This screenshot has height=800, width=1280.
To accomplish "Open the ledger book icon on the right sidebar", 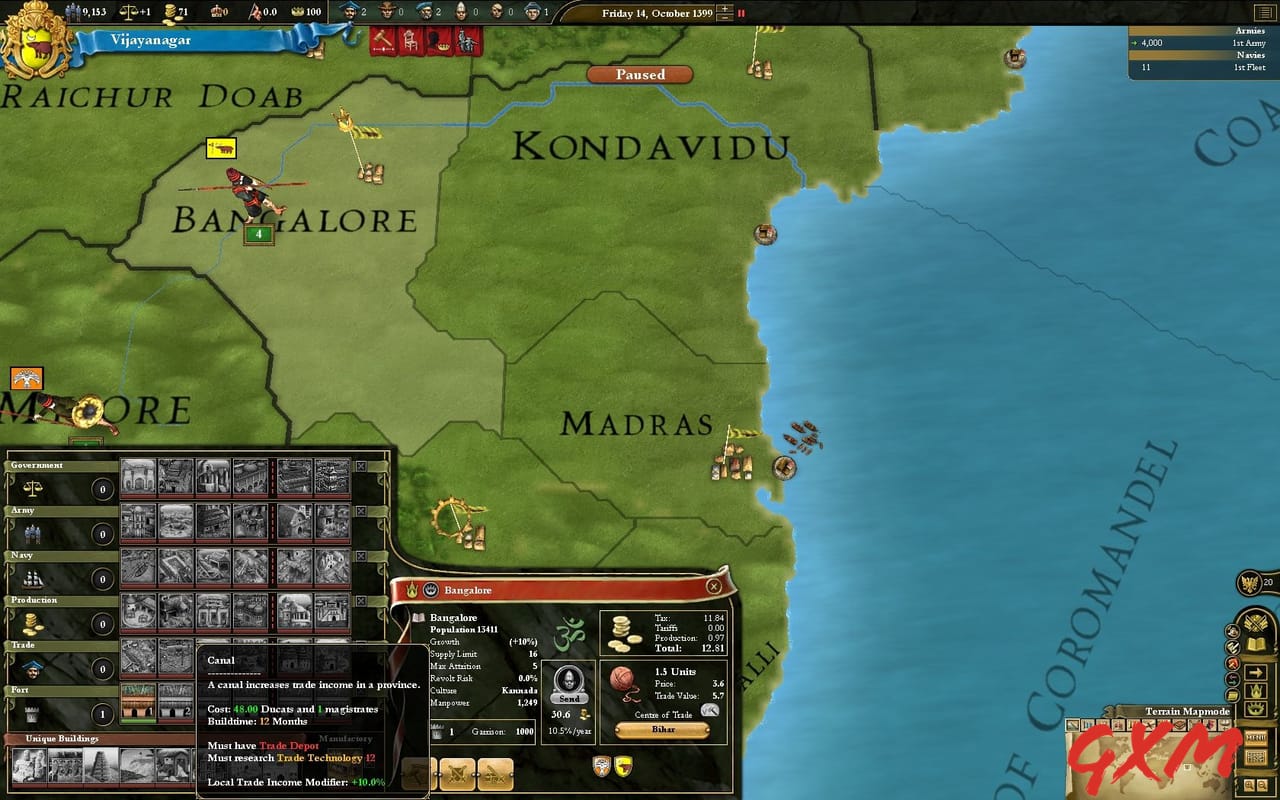I will pos(1257,644).
